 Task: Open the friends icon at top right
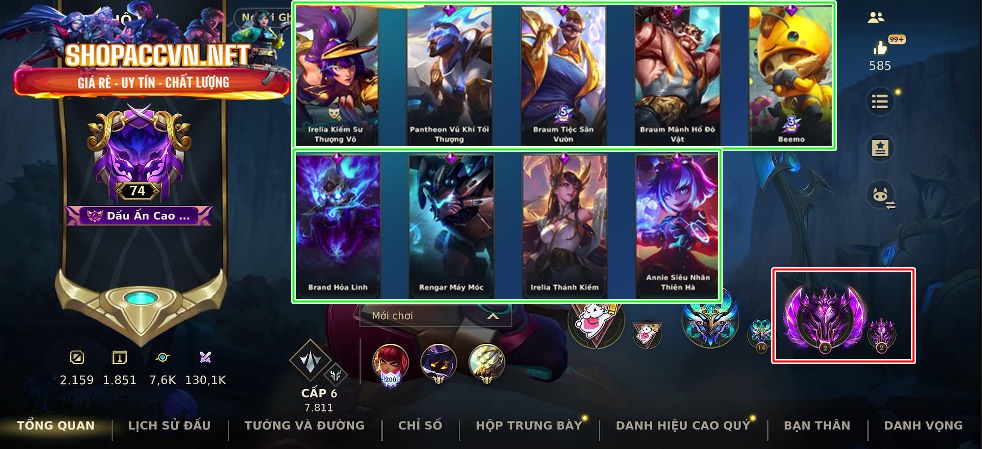point(877,17)
